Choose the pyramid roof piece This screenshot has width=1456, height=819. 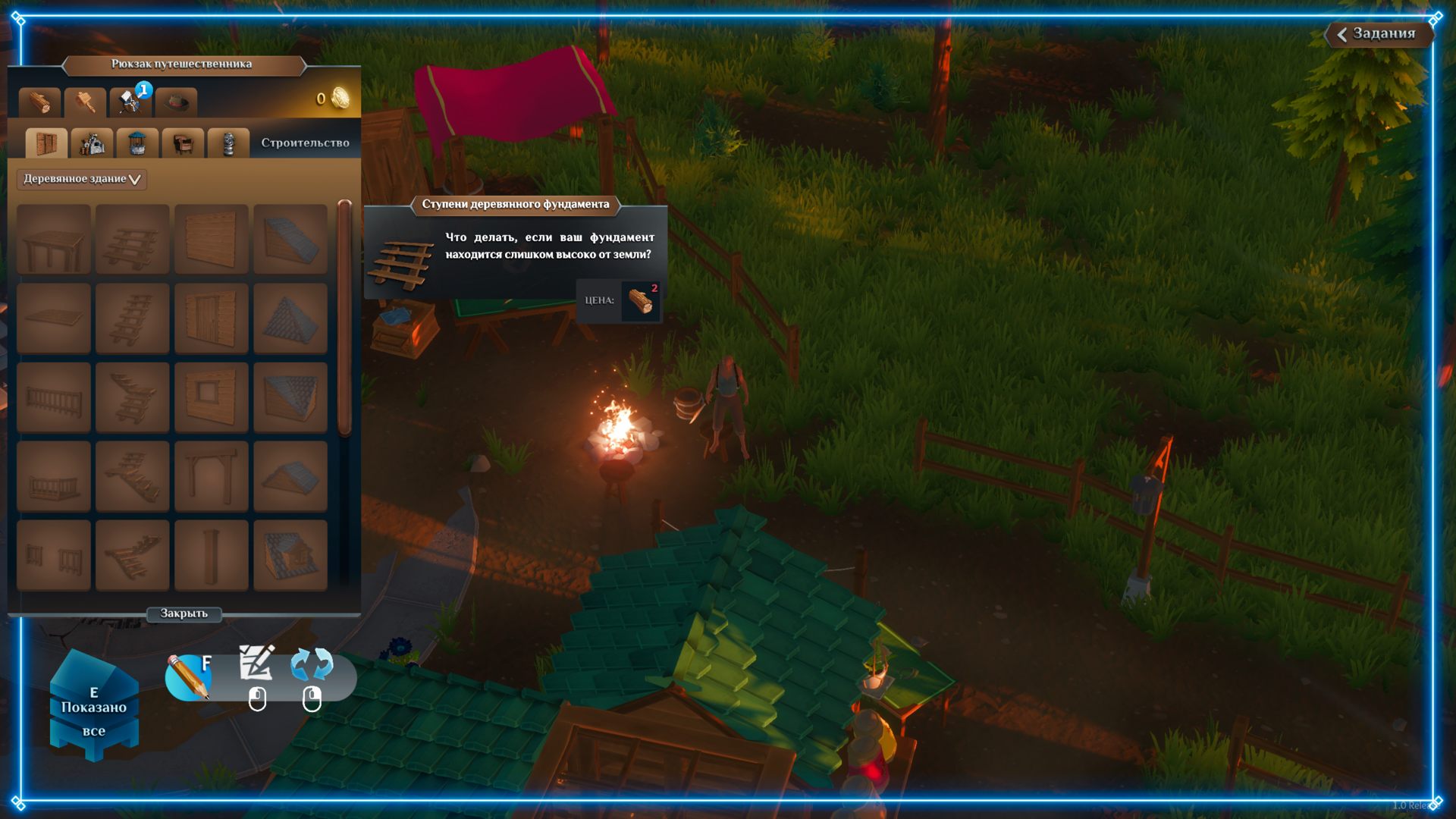click(290, 318)
